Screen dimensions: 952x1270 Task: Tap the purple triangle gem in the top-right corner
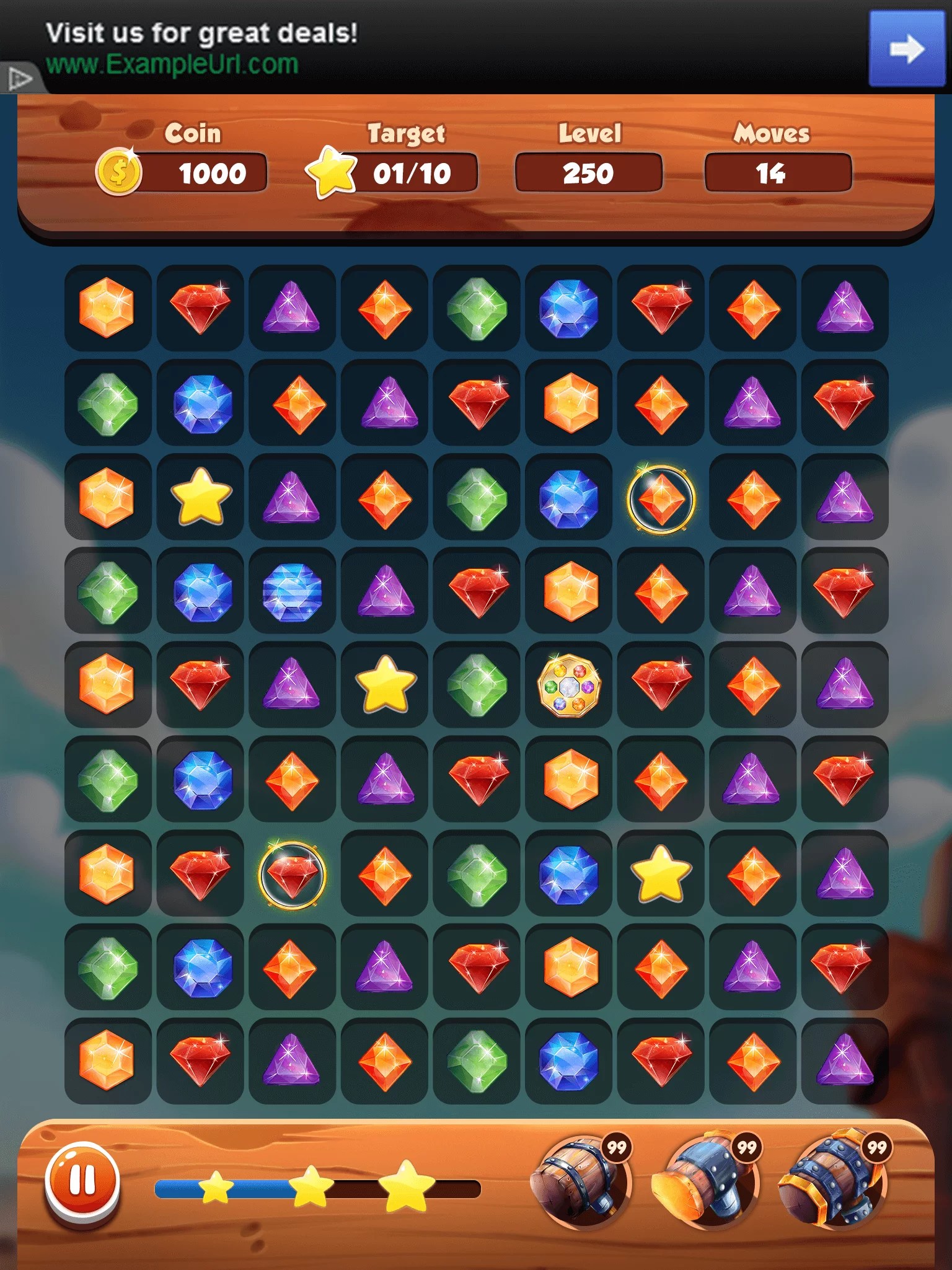[x=845, y=310]
